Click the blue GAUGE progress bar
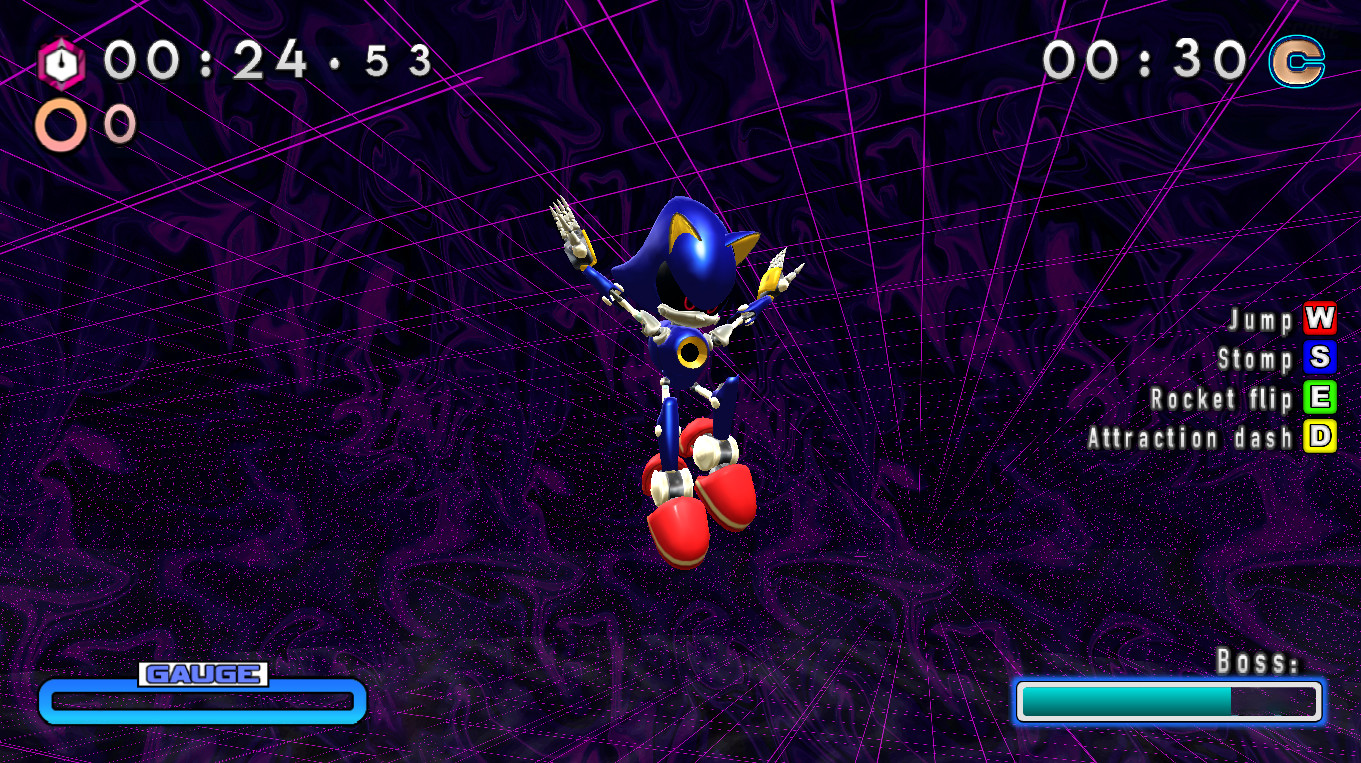 pyautogui.click(x=202, y=703)
